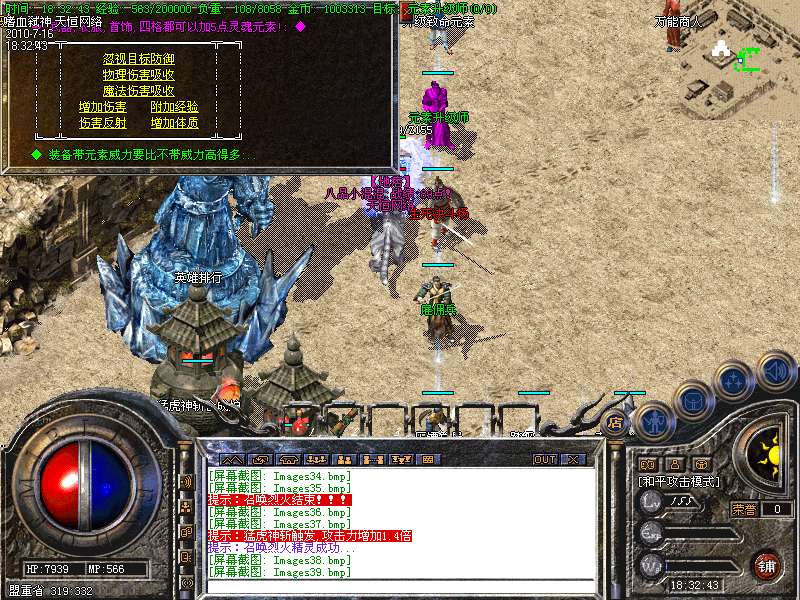Choose the 物理伤害吸收 option
Viewport: 800px width, 600px height.
point(138,75)
